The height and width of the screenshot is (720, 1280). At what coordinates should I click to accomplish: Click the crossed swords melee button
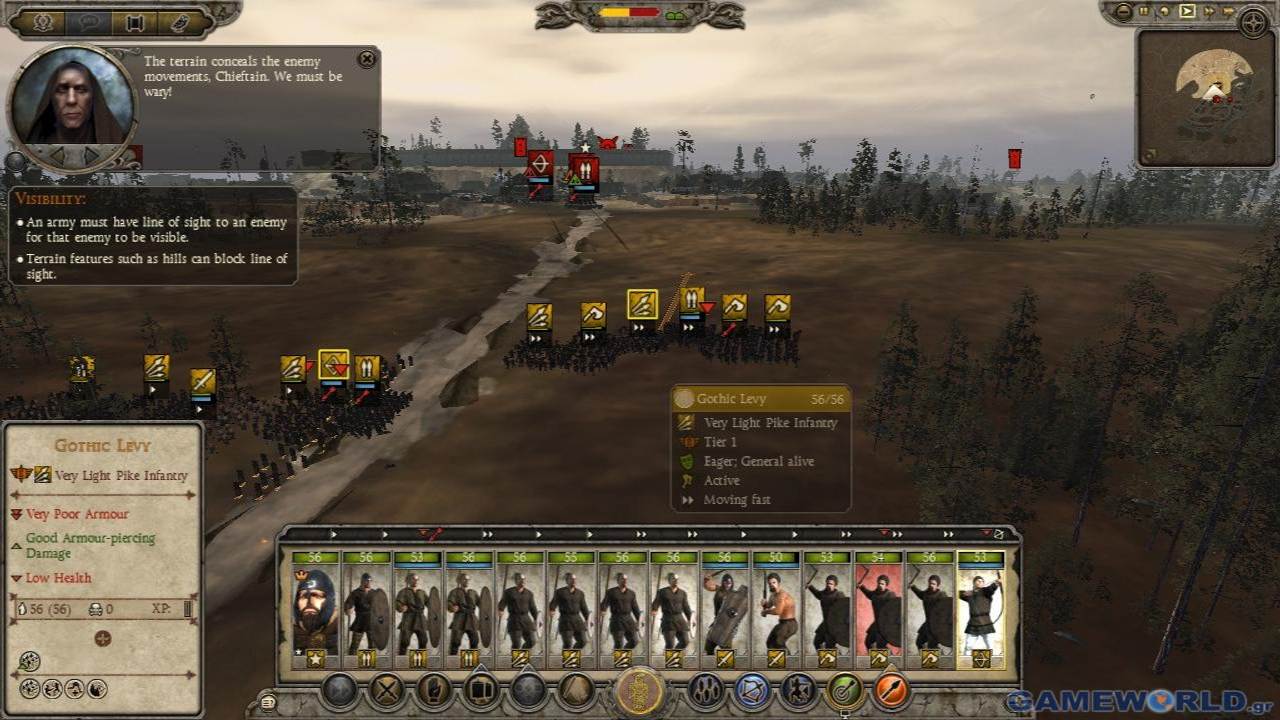point(387,691)
